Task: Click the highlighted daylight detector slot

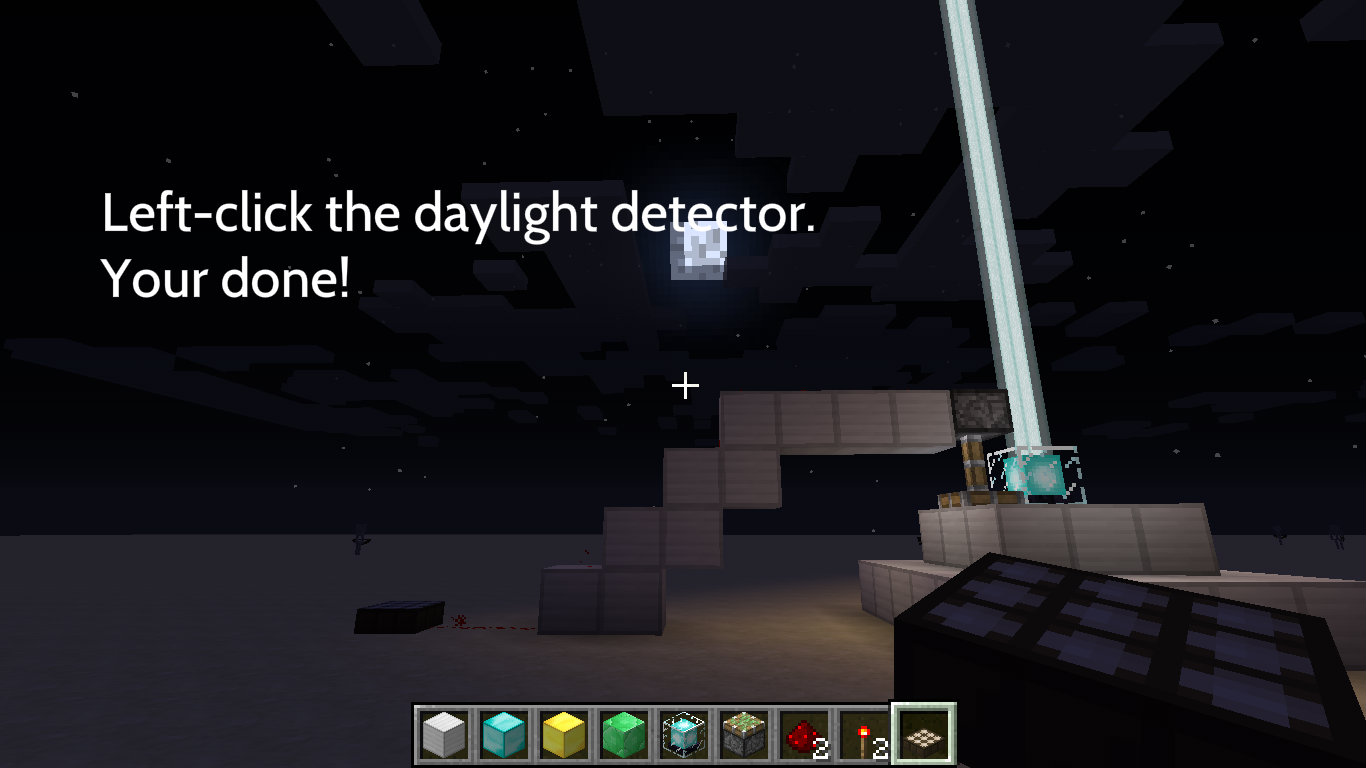Action: pyautogui.click(x=923, y=735)
